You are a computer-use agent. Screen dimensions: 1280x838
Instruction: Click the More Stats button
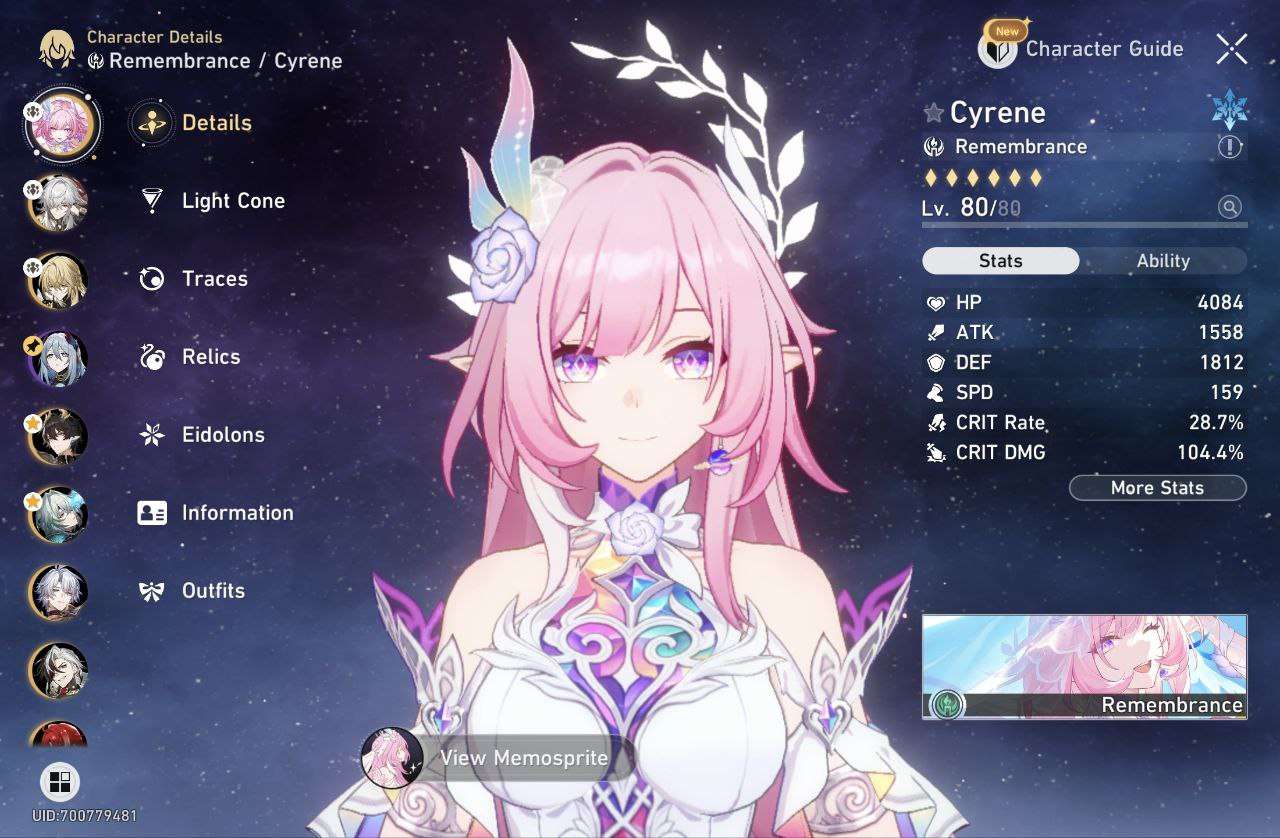coord(1157,488)
